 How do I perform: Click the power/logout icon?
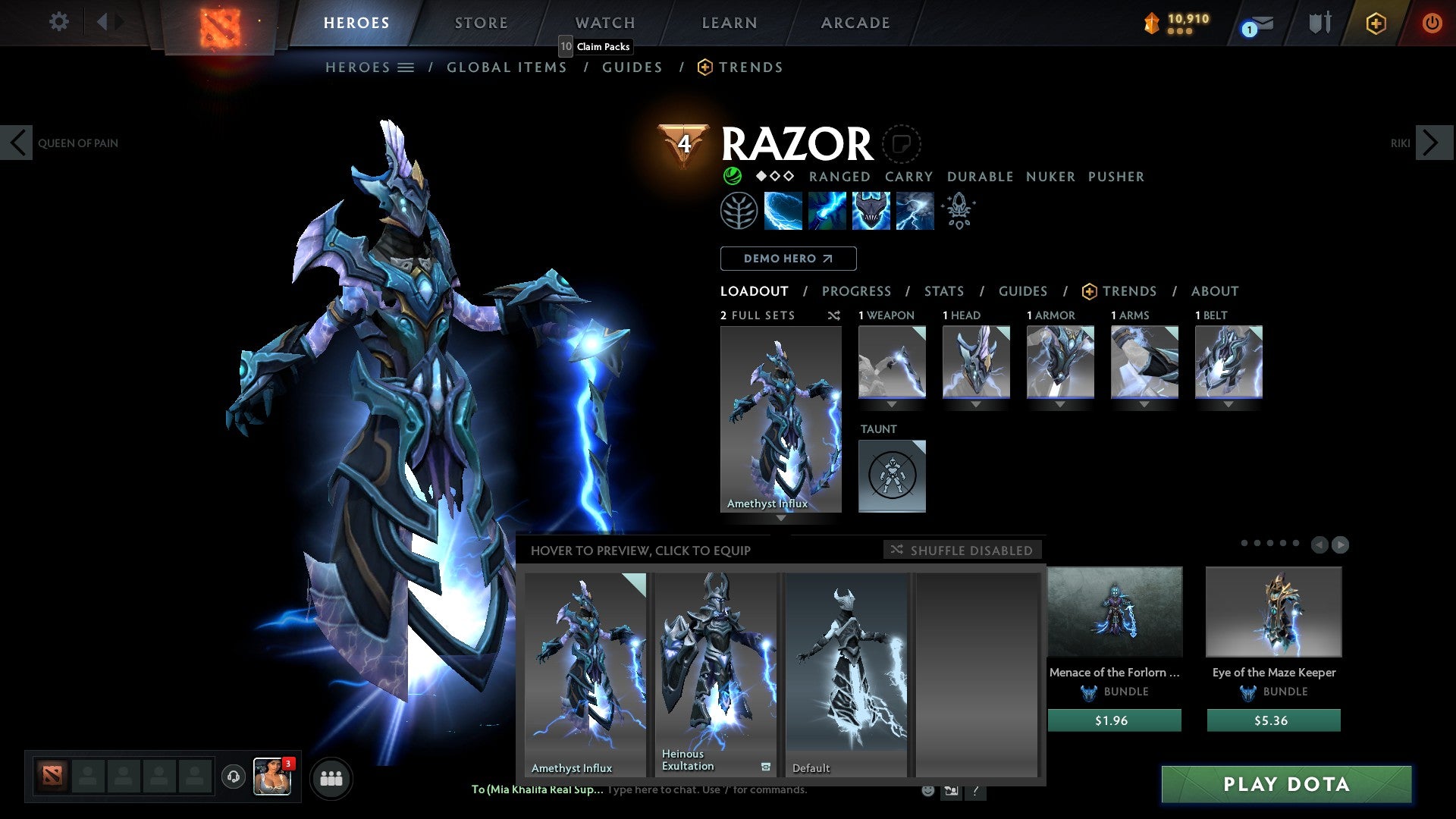point(1432,23)
